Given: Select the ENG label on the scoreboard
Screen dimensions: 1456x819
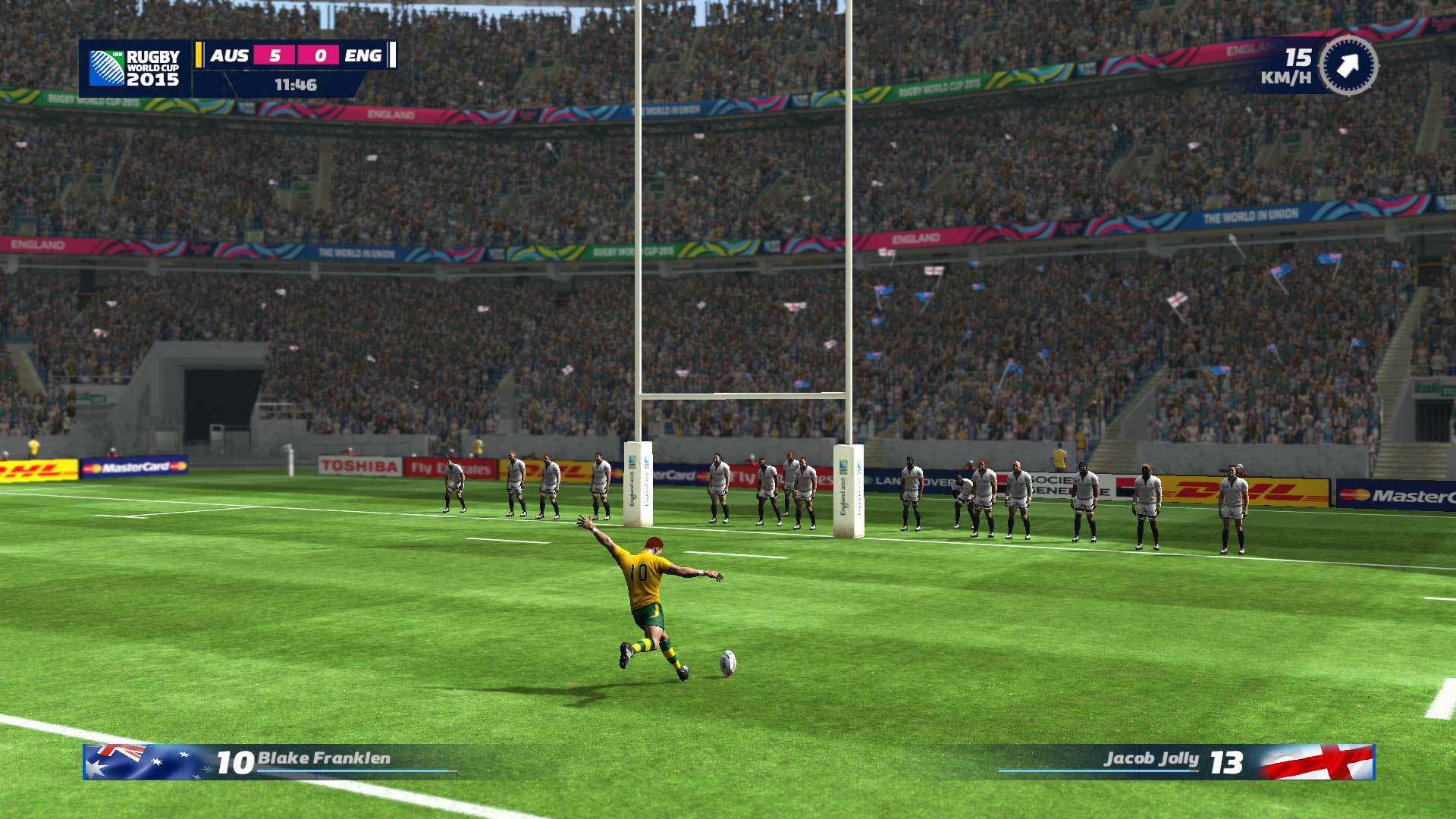Looking at the screenshot, I should [x=362, y=55].
